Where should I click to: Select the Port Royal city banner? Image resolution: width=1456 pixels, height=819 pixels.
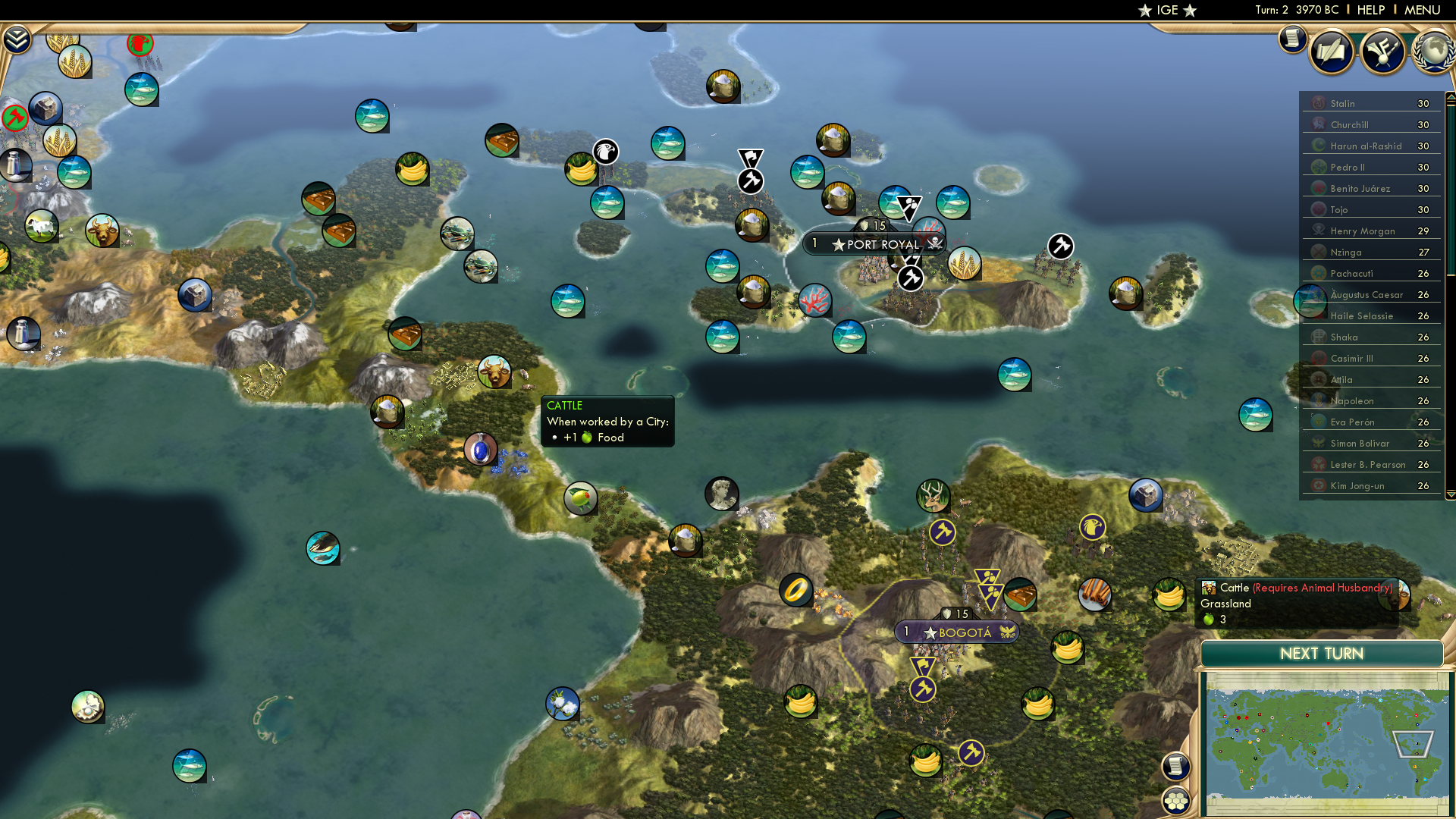pos(876,244)
